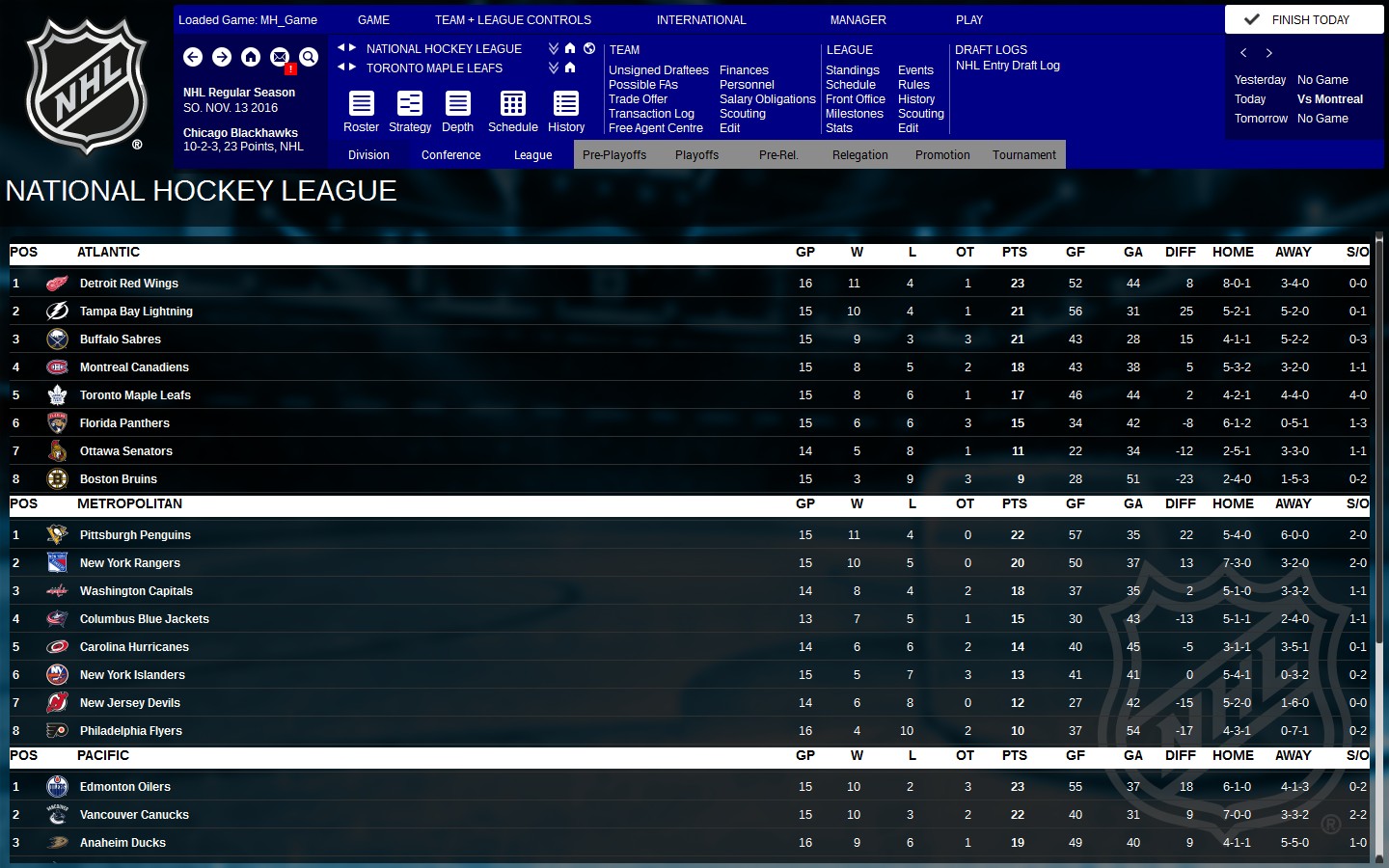Click the globe icon beside the league chevrons
The height and width of the screenshot is (868, 1389).
point(589,48)
